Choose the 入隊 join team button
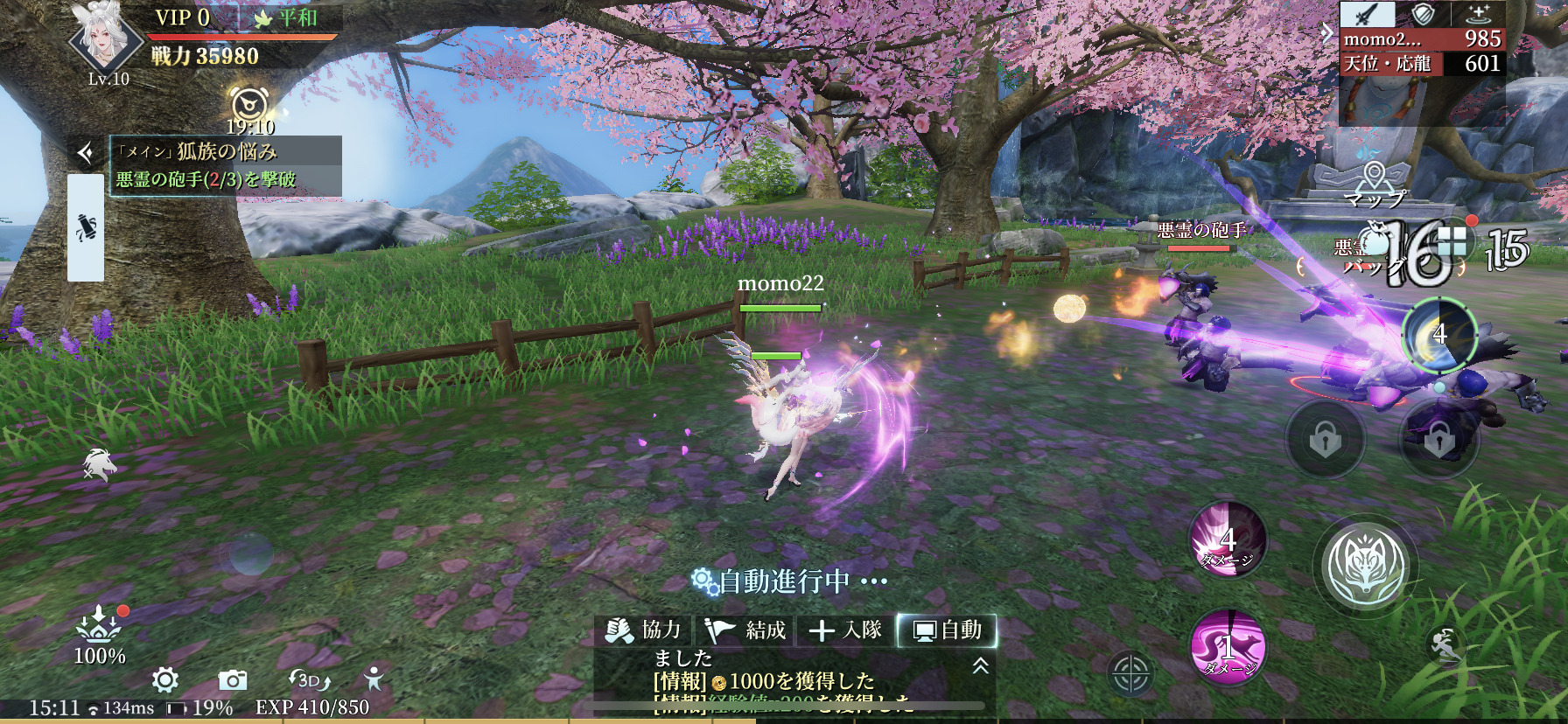The image size is (1568, 724). (x=846, y=630)
